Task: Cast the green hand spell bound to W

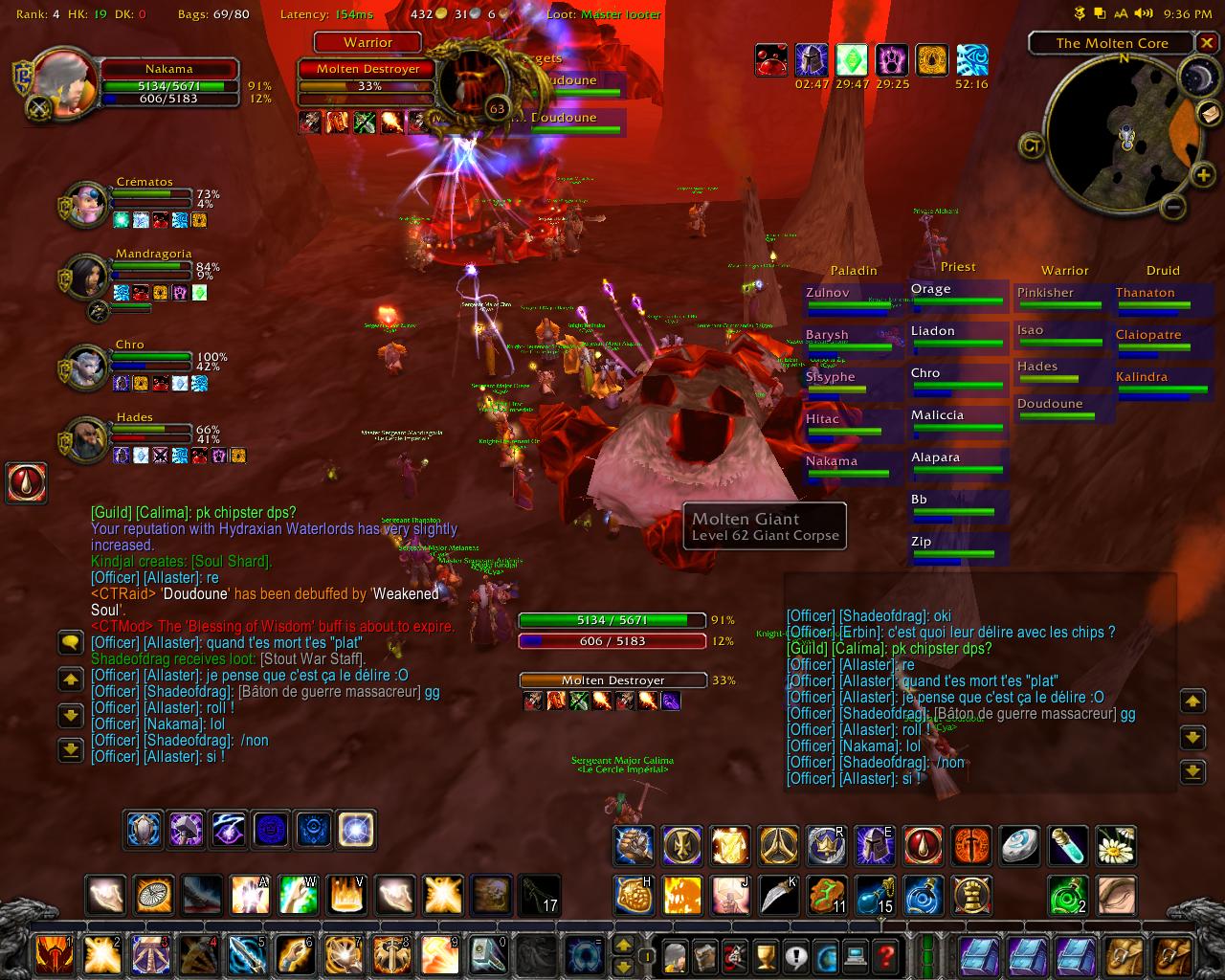Action: [x=298, y=895]
